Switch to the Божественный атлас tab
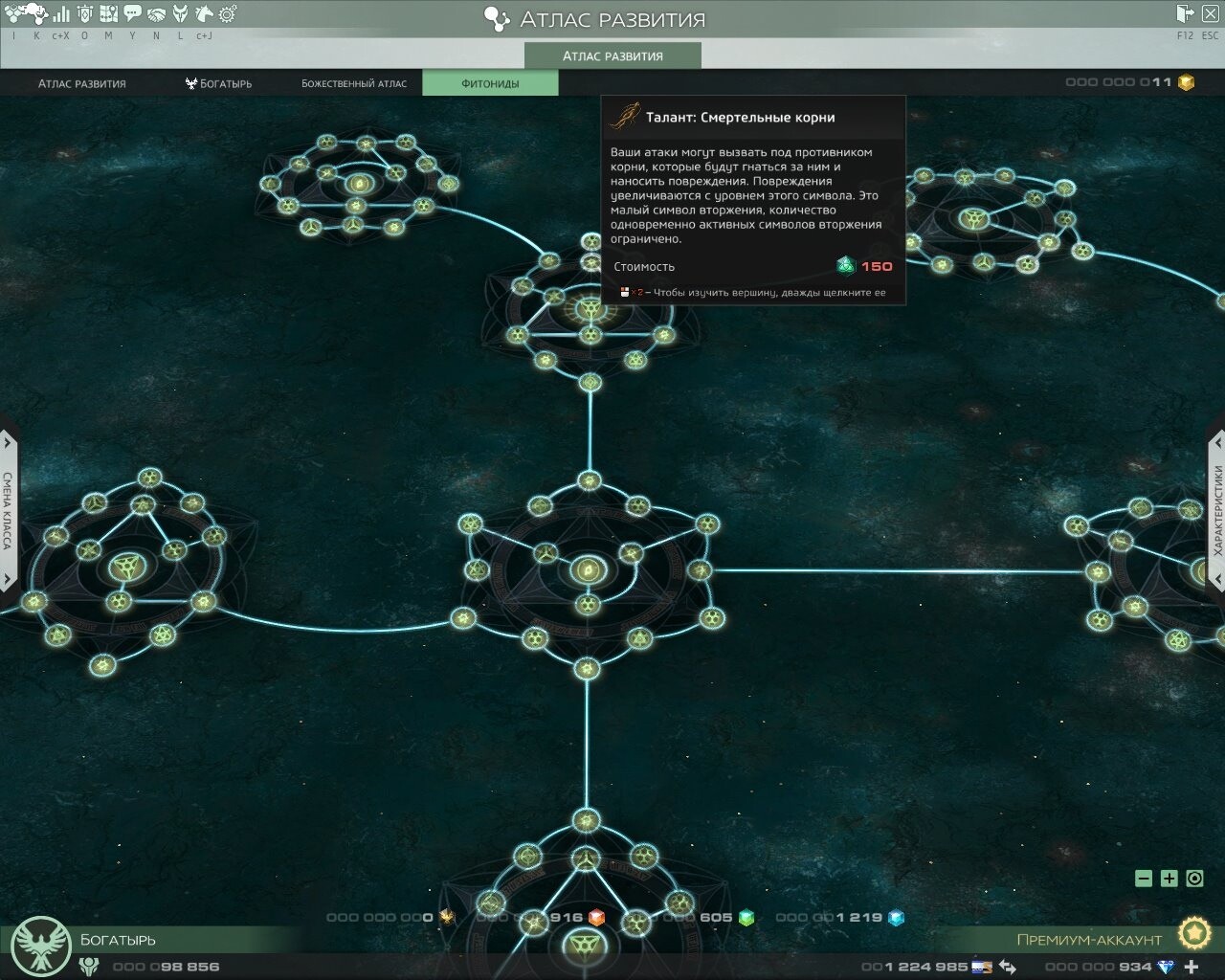The image size is (1225, 980). point(354,83)
